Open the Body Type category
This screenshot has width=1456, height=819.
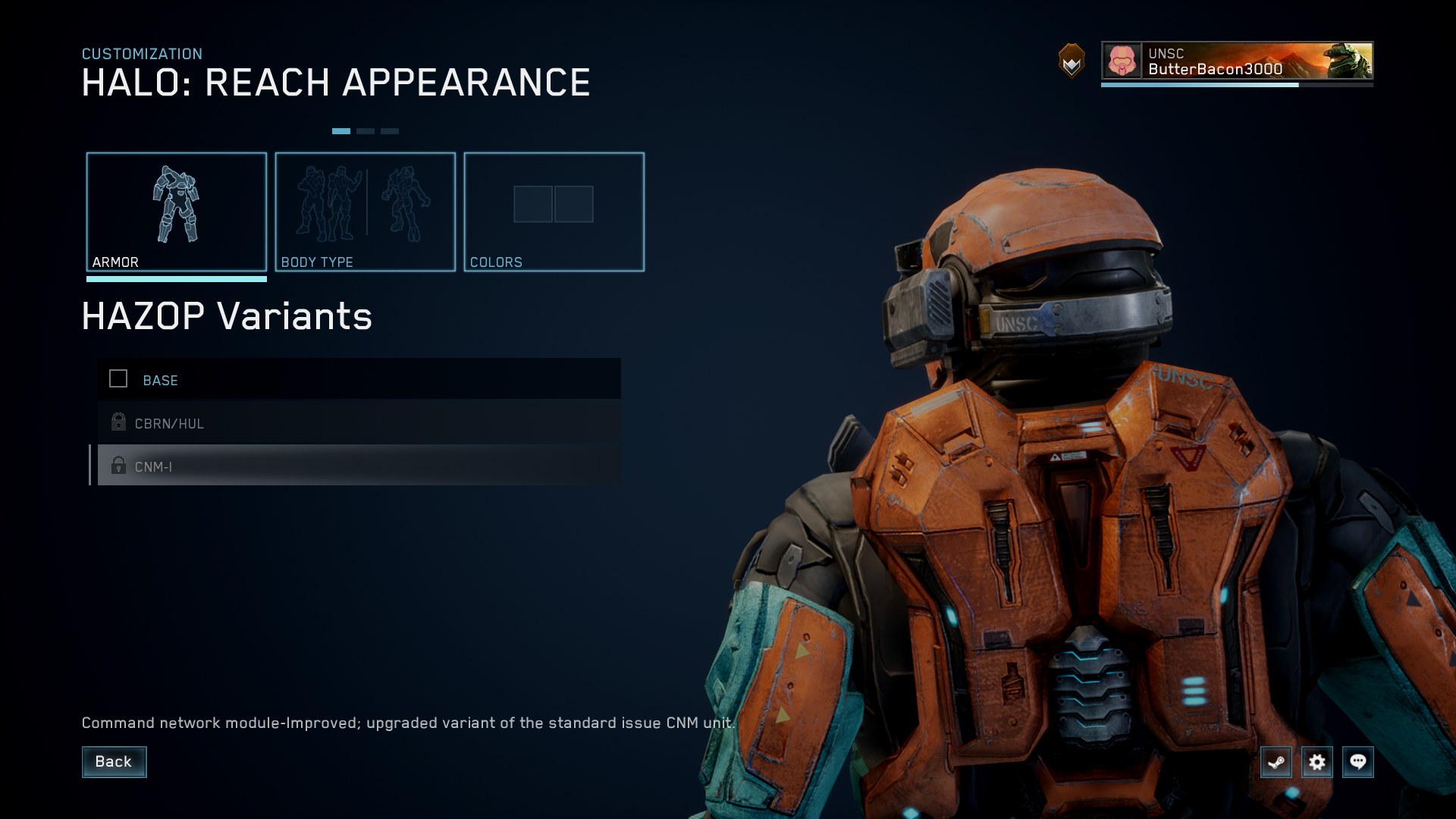click(366, 211)
